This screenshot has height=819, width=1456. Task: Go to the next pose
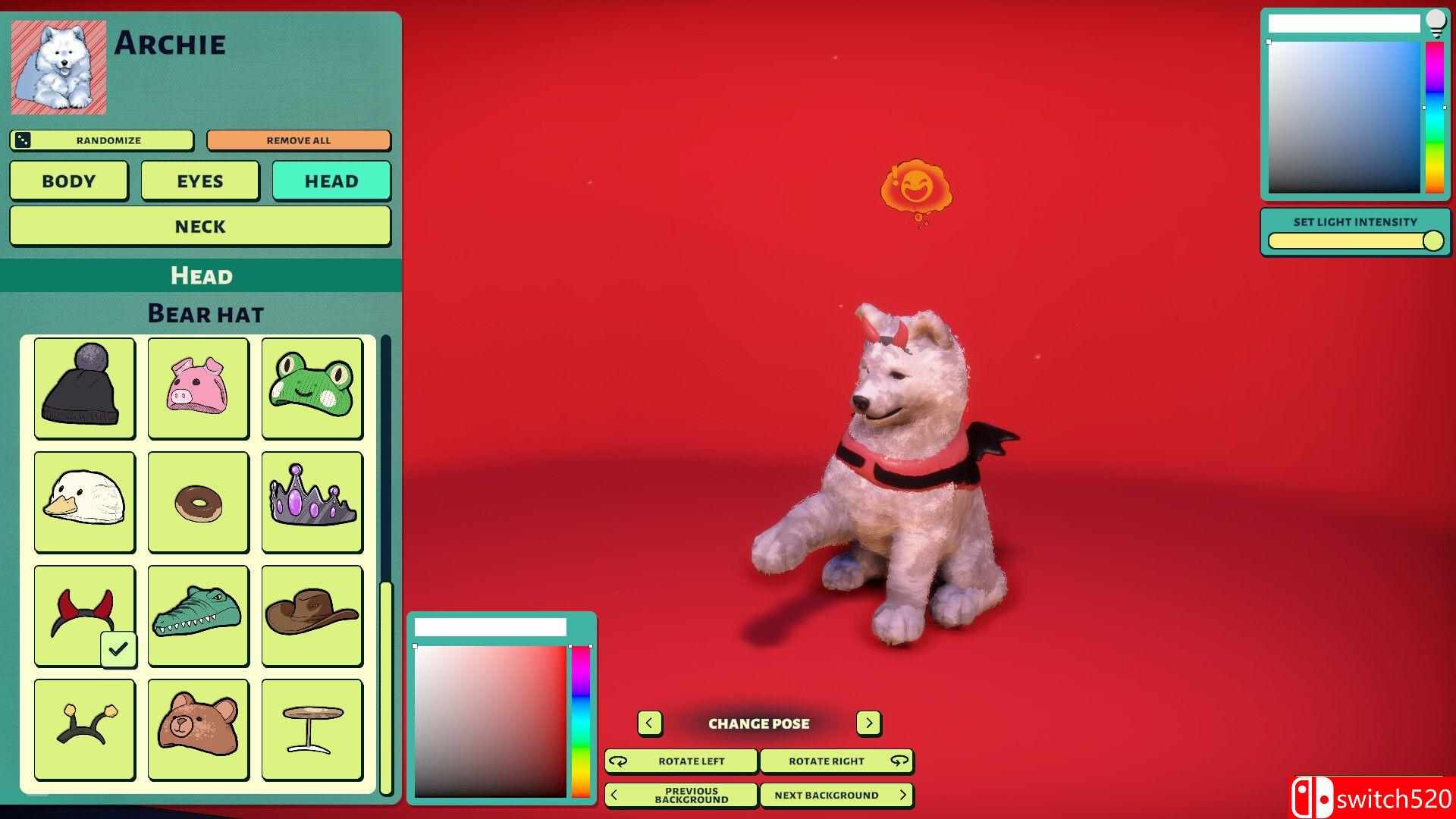pyautogui.click(x=868, y=723)
